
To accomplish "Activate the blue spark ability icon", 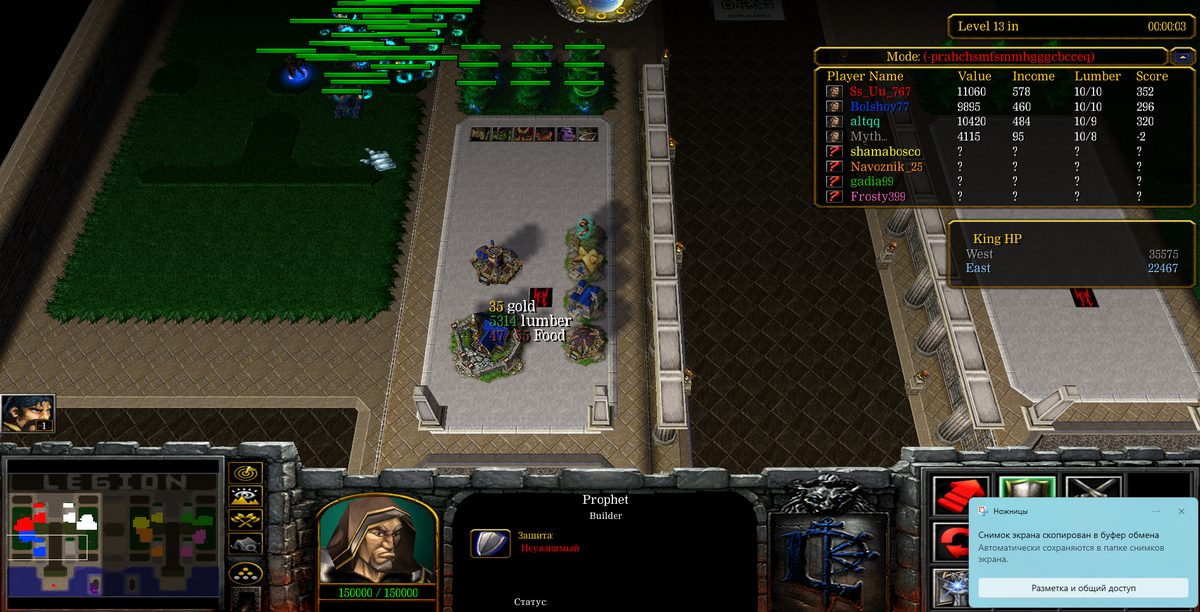I will click(952, 589).
